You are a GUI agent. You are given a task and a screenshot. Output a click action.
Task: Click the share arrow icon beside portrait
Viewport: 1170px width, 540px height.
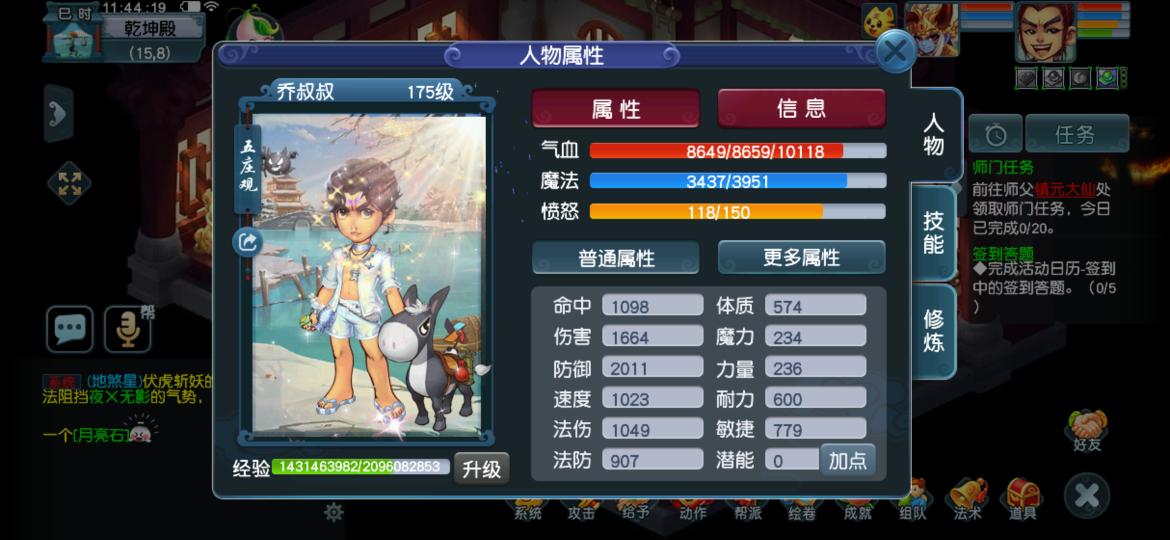coord(247,241)
